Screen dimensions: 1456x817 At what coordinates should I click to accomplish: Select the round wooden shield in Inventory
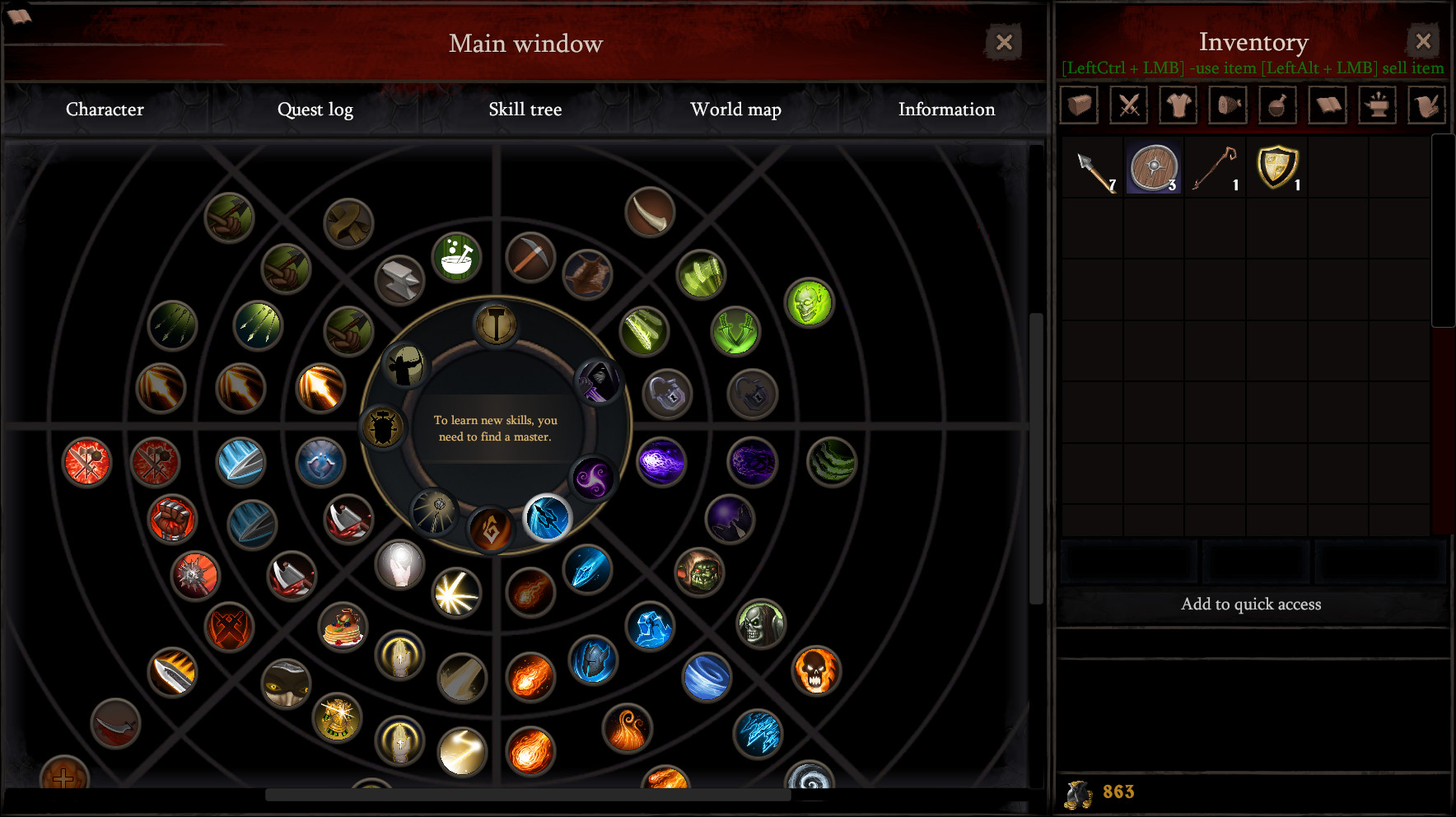(x=1153, y=166)
